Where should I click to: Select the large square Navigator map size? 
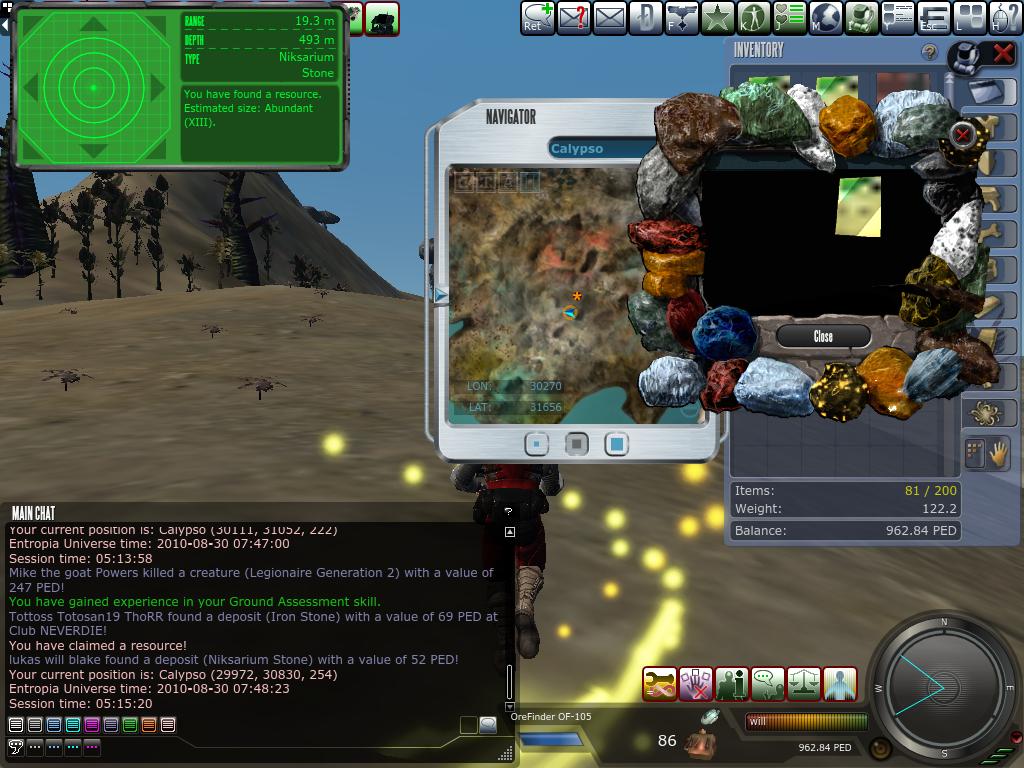(617, 443)
